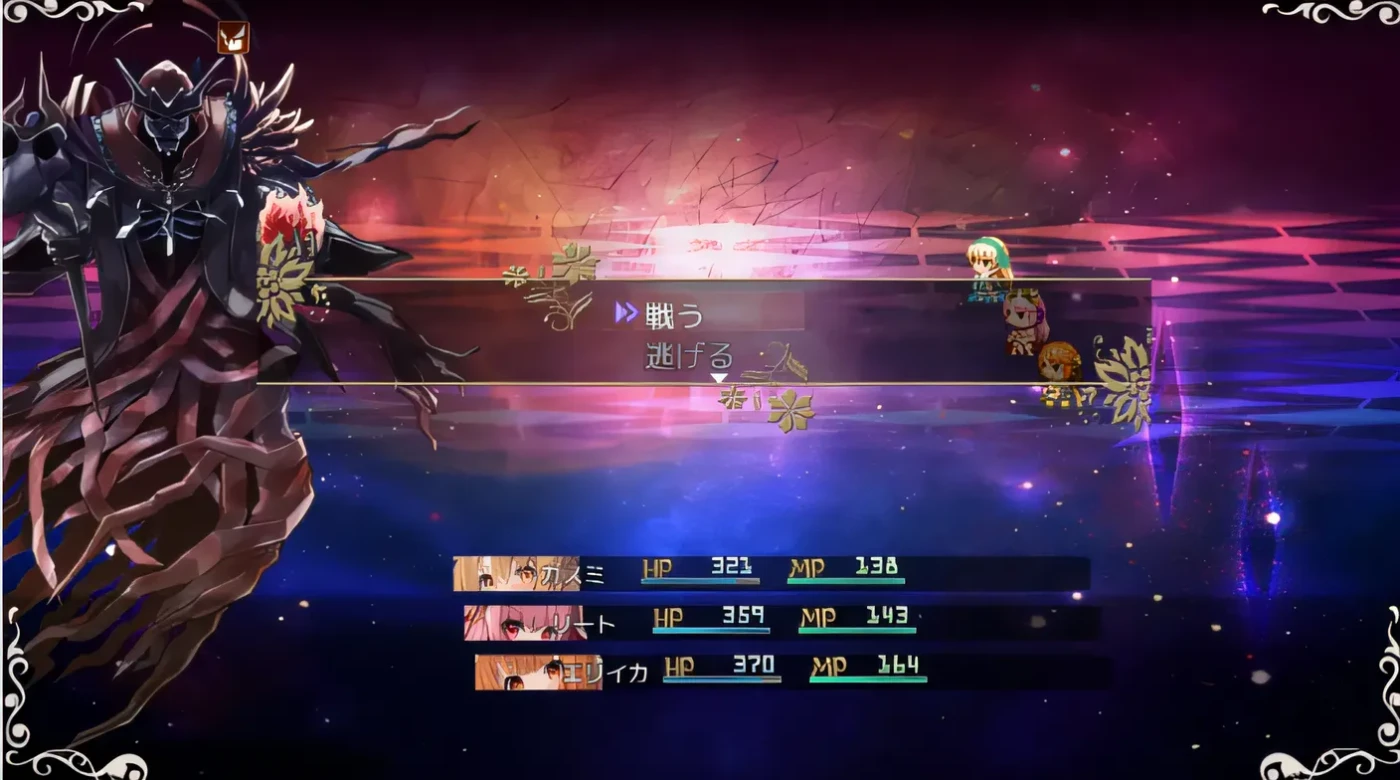This screenshot has height=780, width=1400.
Task: Click the selection cursor arrows beside 戦う
Action: (x=628, y=313)
